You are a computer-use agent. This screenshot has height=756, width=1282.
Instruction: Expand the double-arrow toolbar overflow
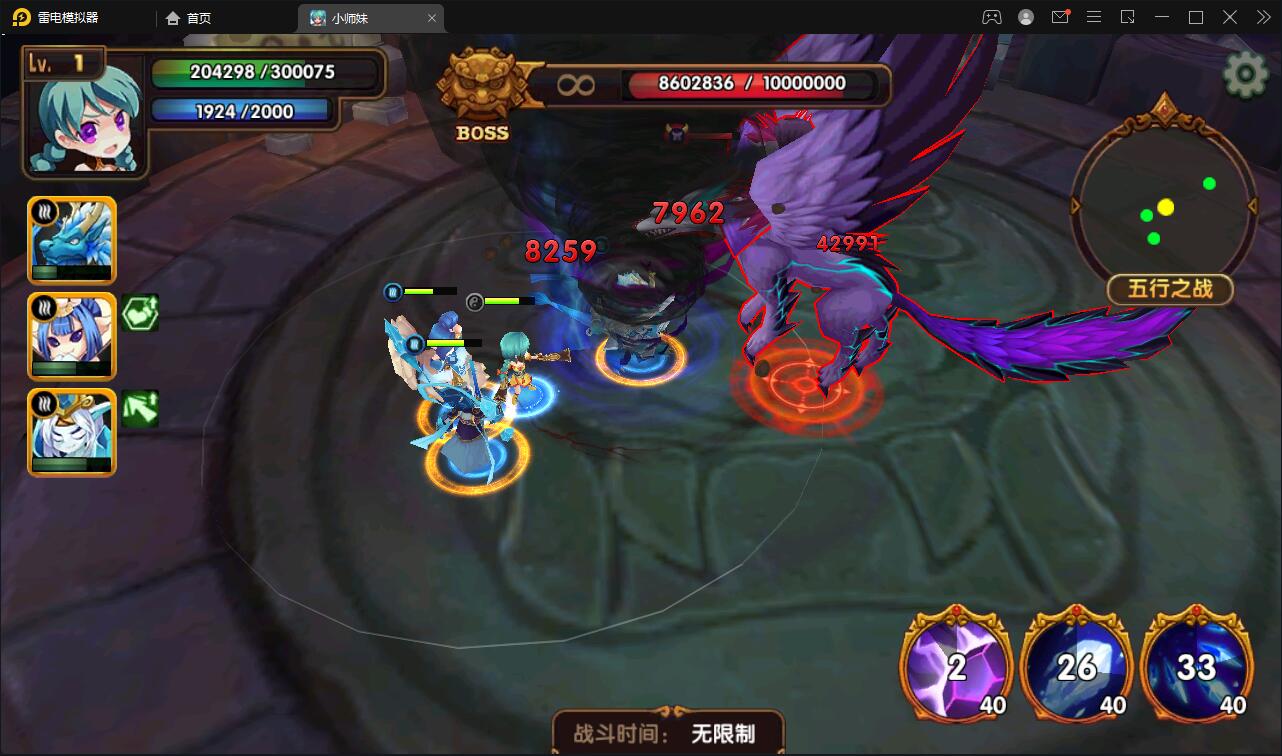1262,17
